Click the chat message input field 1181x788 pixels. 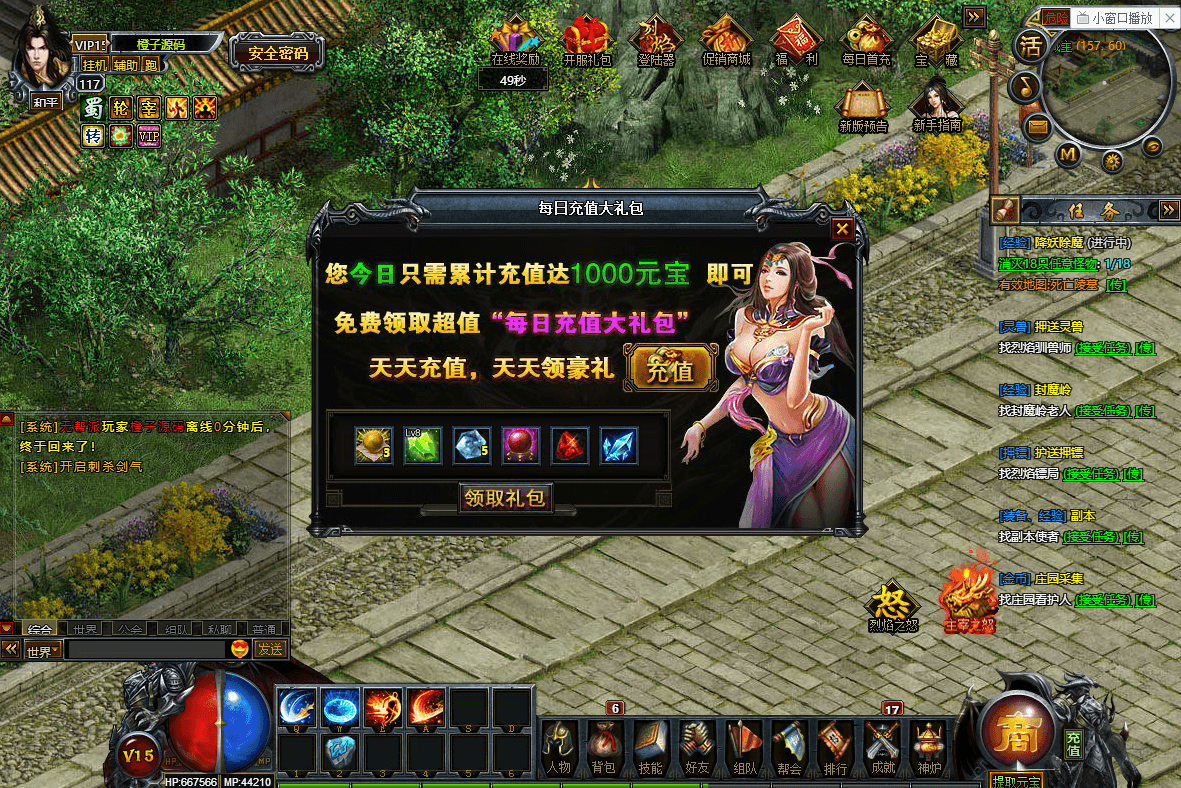145,649
